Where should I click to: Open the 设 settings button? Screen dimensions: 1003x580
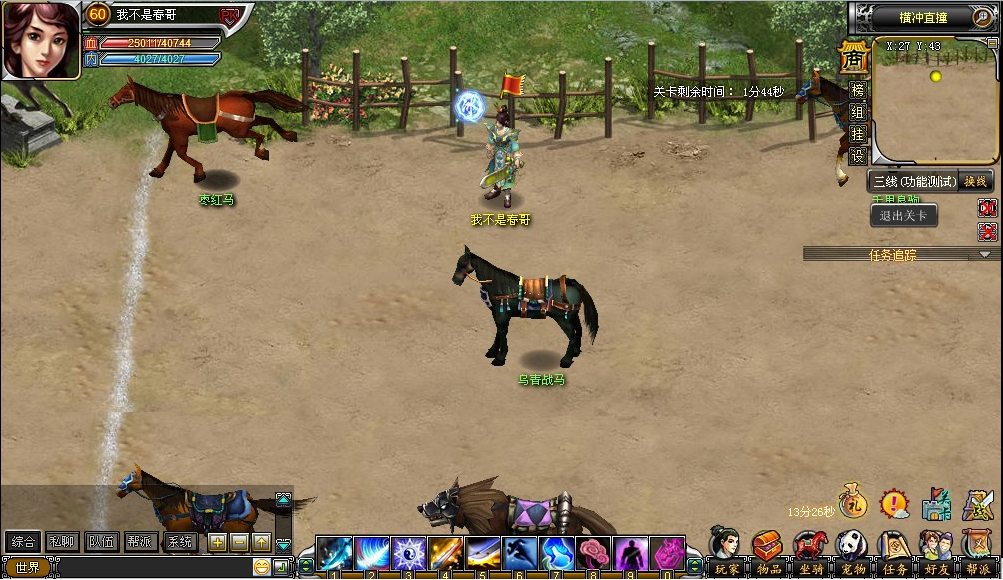click(857, 156)
